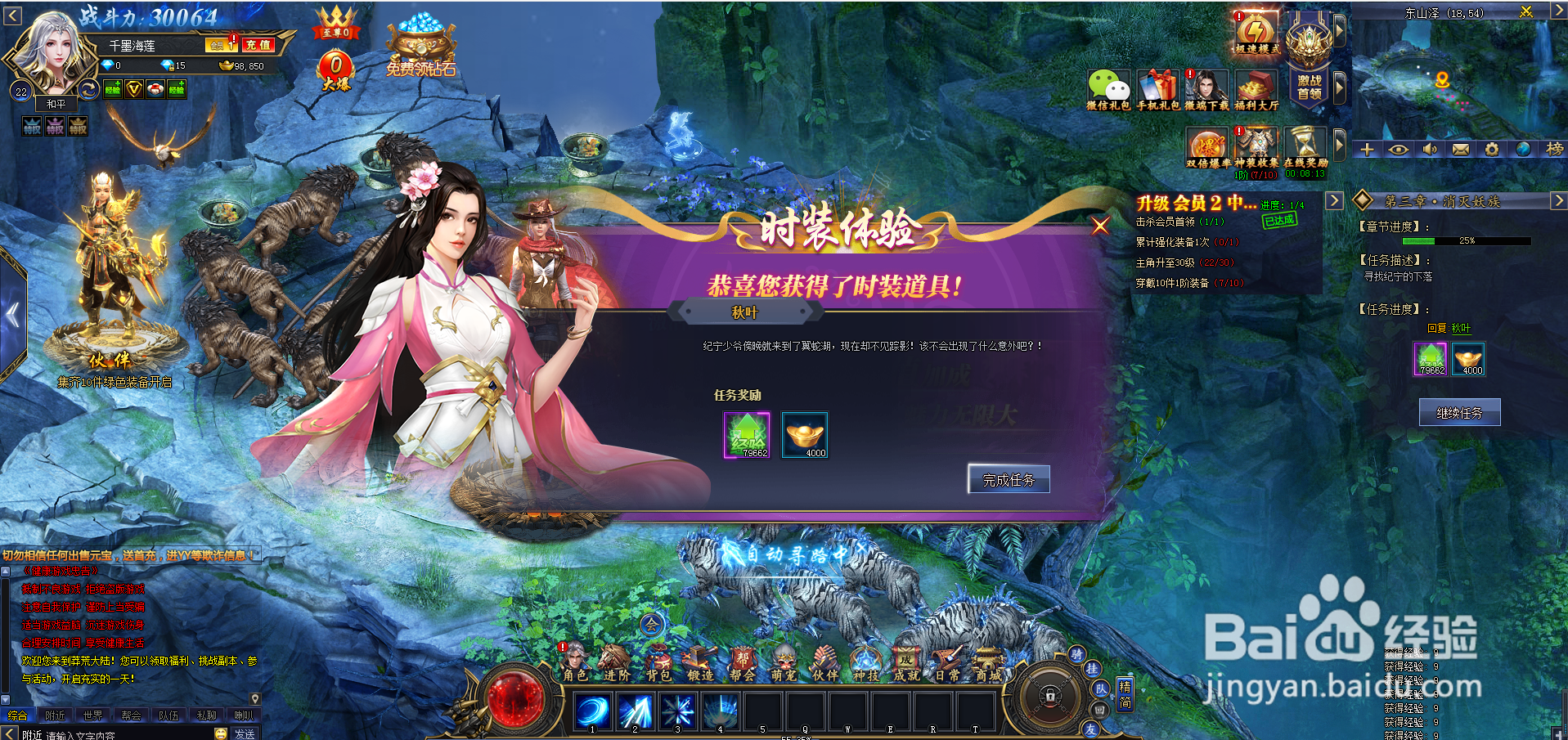This screenshot has width=1568, height=740.
Task: Open the mail icon under the minimap
Action: (1461, 150)
